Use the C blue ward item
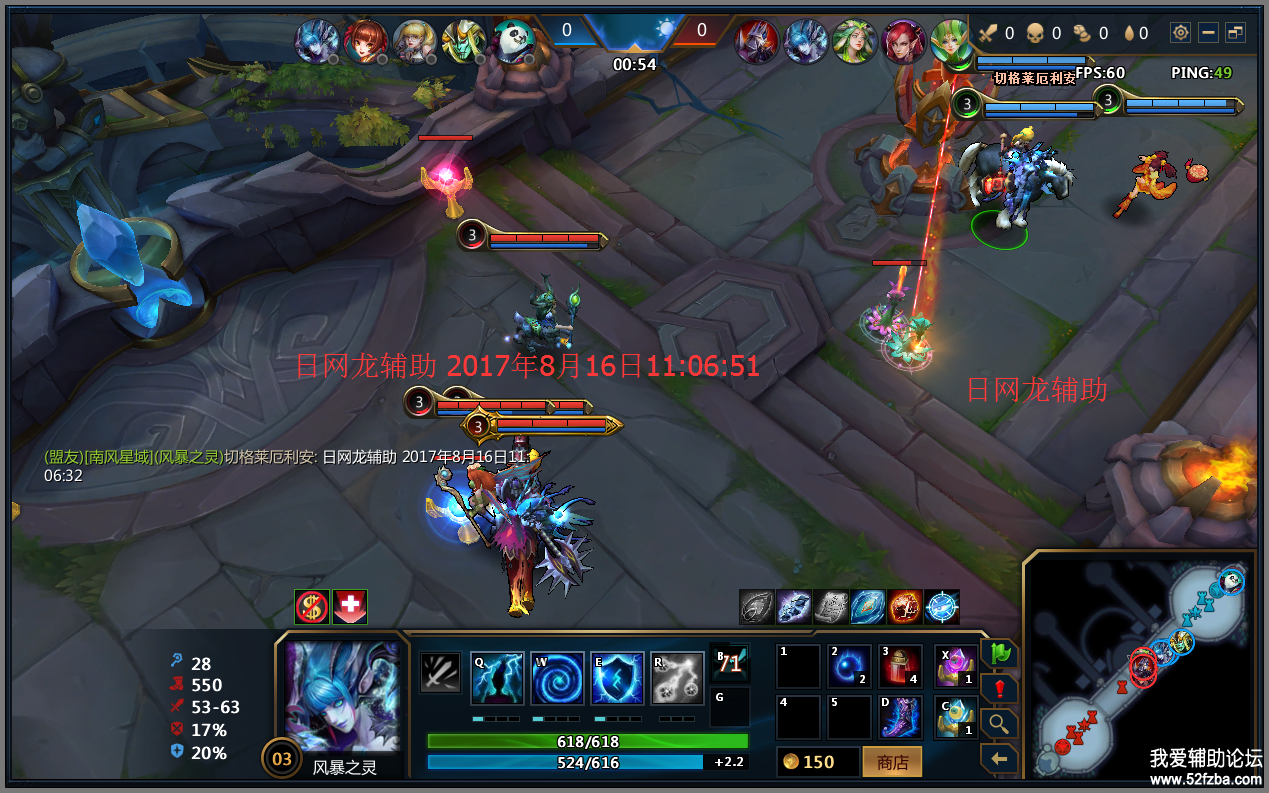1269x793 pixels. 956,717
